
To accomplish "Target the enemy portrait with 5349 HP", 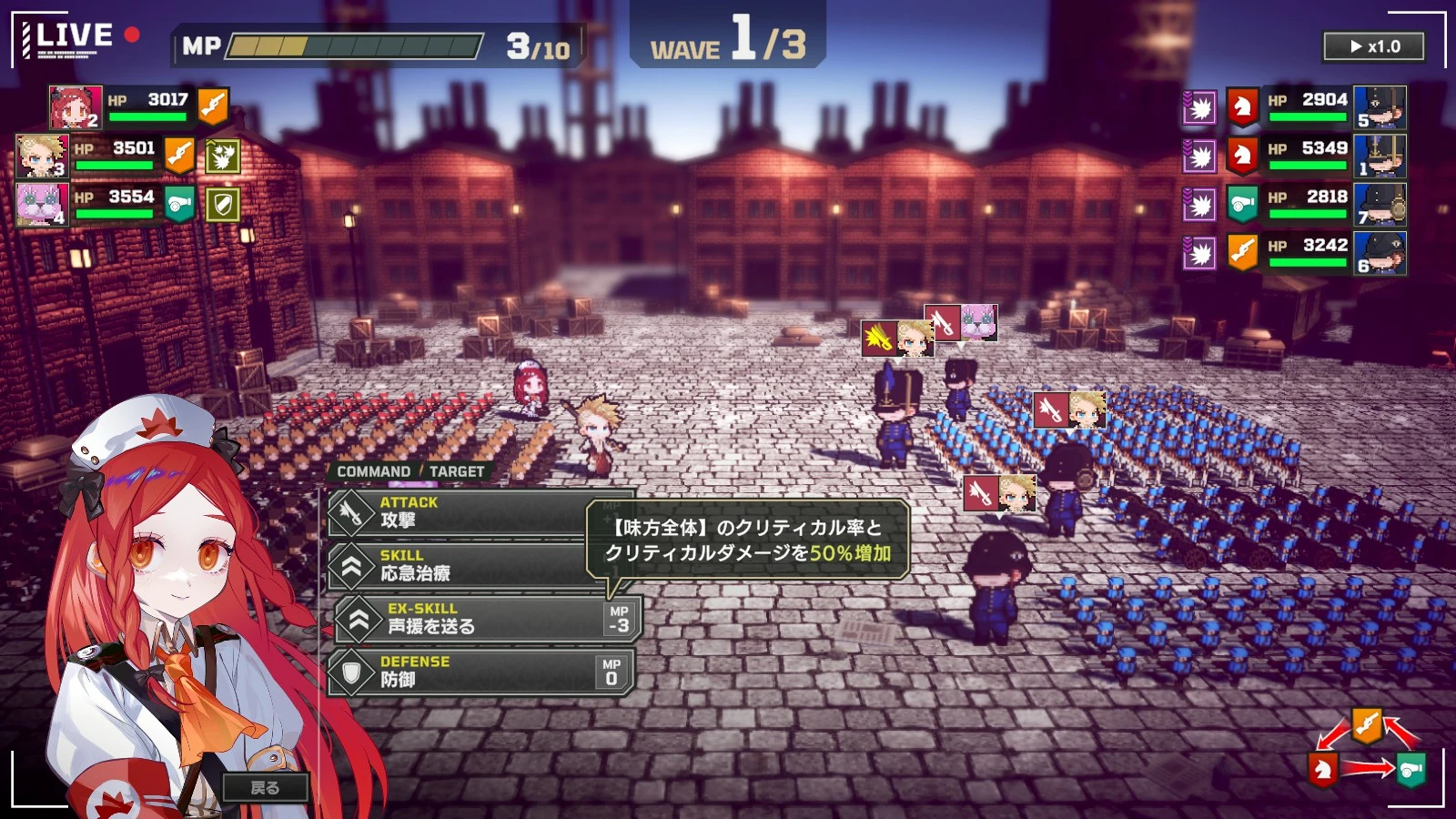I will (1380, 156).
